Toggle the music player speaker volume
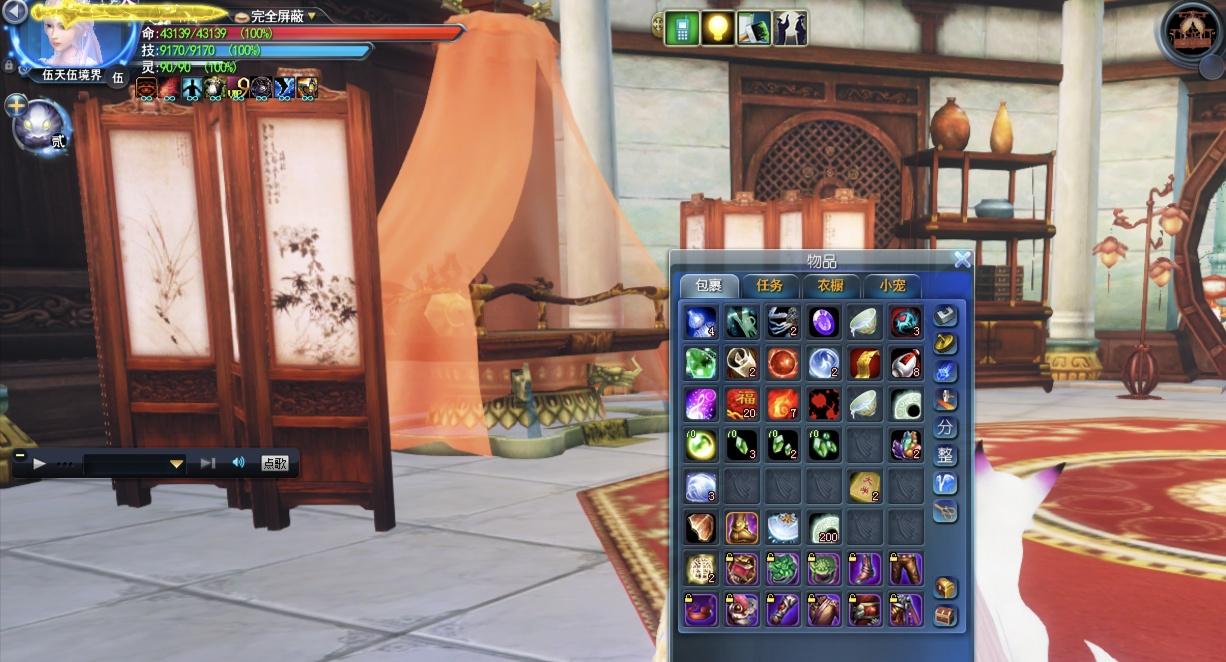The width and height of the screenshot is (1226, 662). pyautogui.click(x=238, y=463)
